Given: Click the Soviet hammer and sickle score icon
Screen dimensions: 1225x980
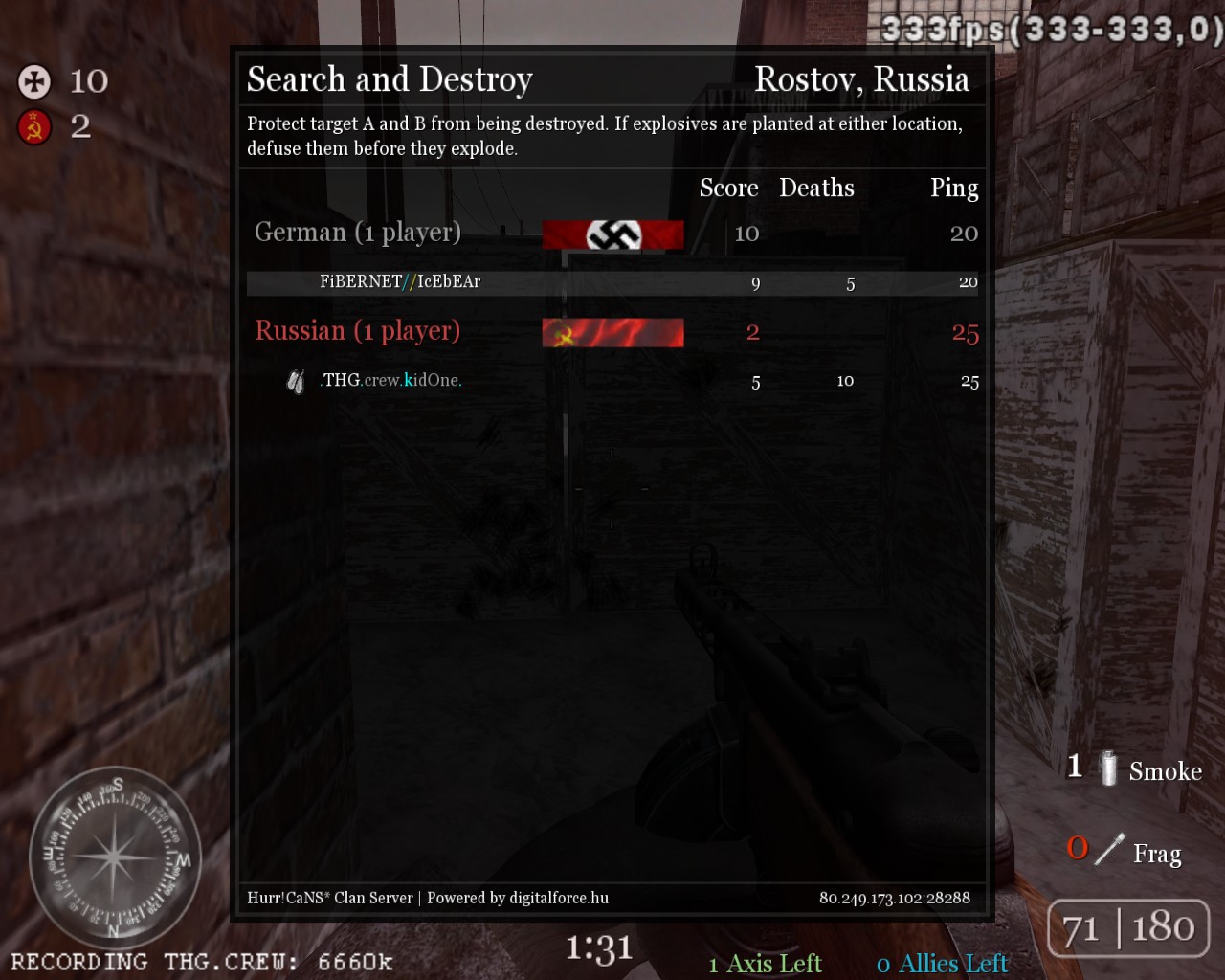Looking at the screenshot, I should pyautogui.click(x=34, y=126).
